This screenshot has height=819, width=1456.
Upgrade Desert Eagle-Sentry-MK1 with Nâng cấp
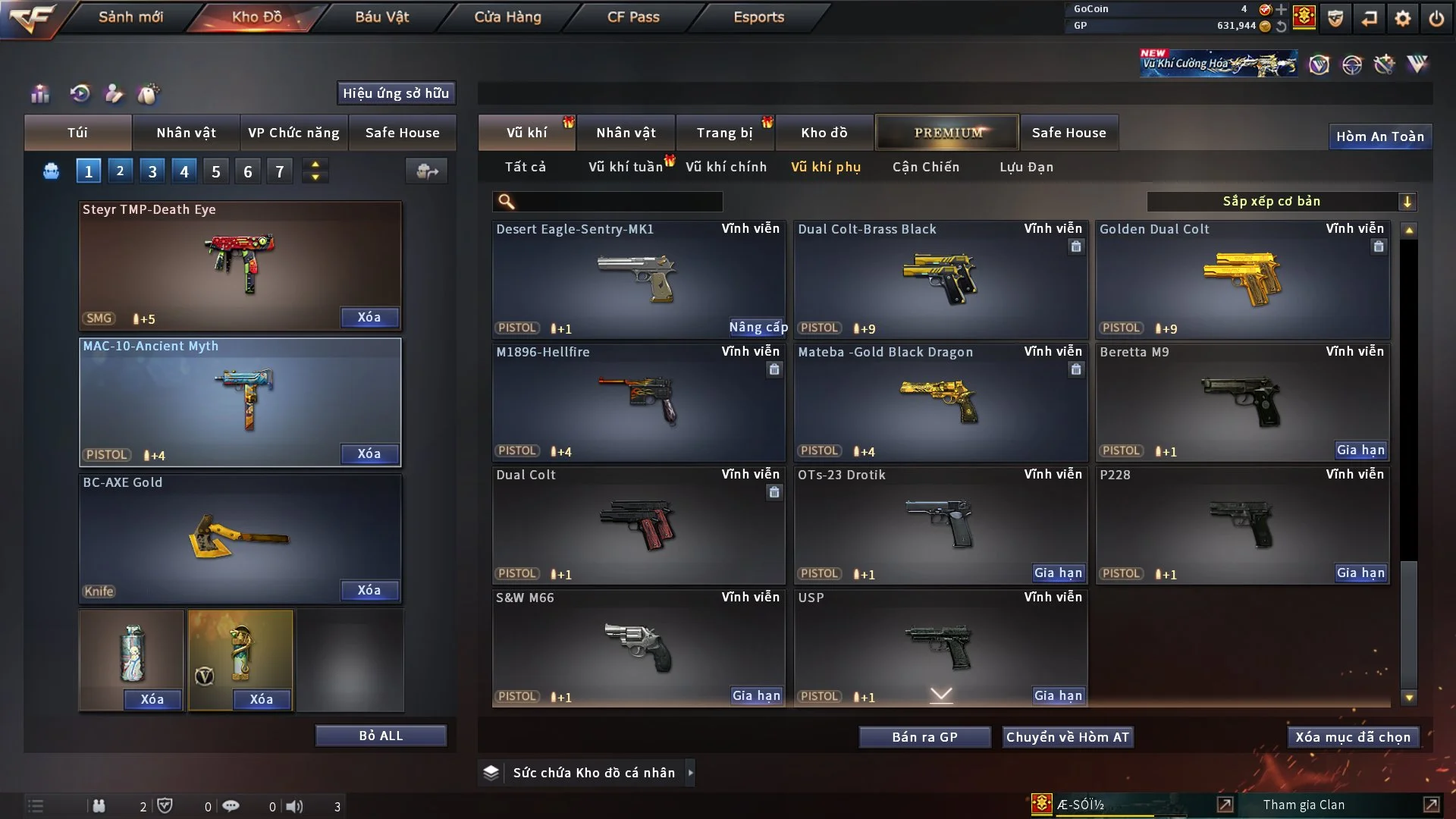(758, 327)
